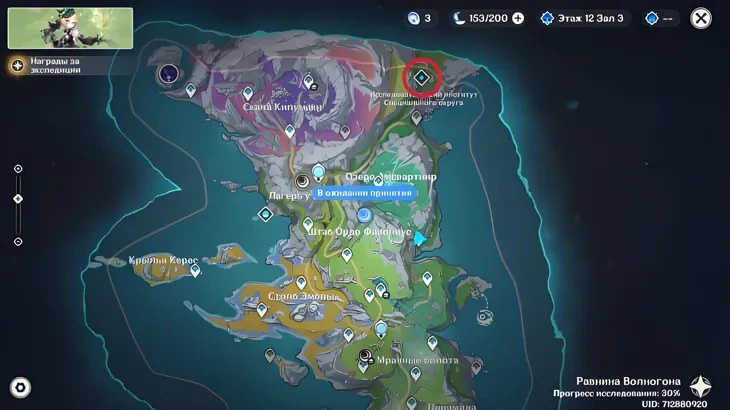The width and height of the screenshot is (730, 410).
Task: Open the region selector star icon
Action: click(x=701, y=387)
